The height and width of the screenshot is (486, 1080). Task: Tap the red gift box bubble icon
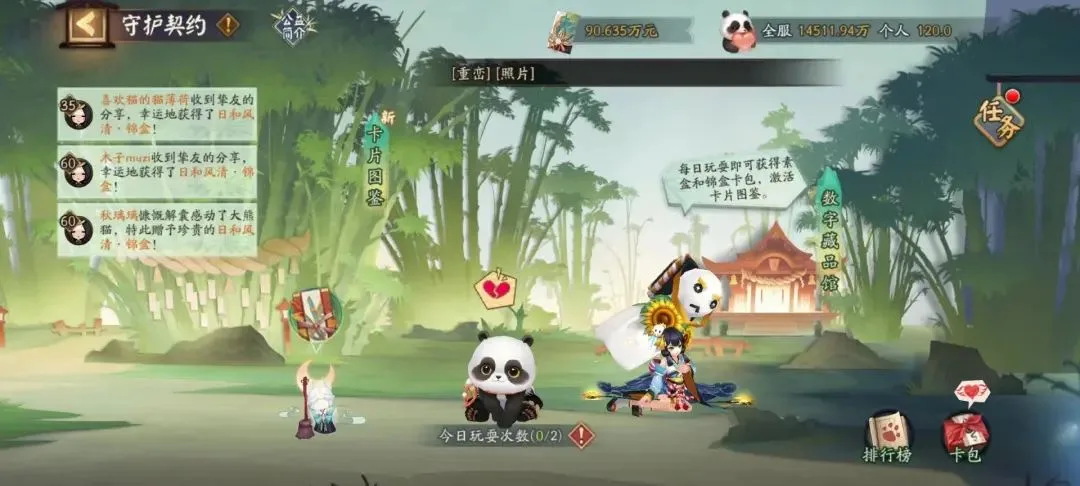point(316,313)
